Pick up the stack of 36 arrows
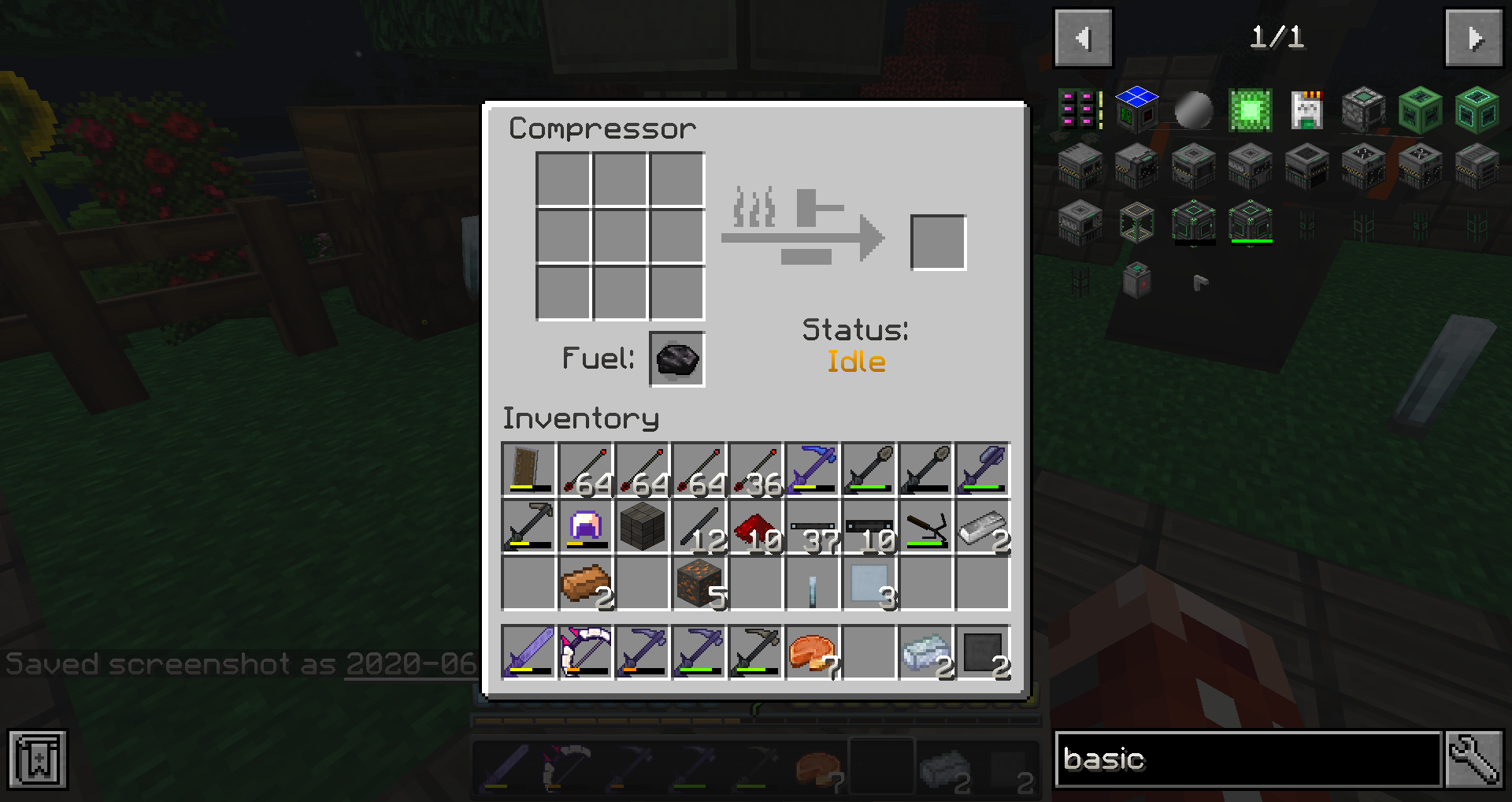 [x=756, y=470]
